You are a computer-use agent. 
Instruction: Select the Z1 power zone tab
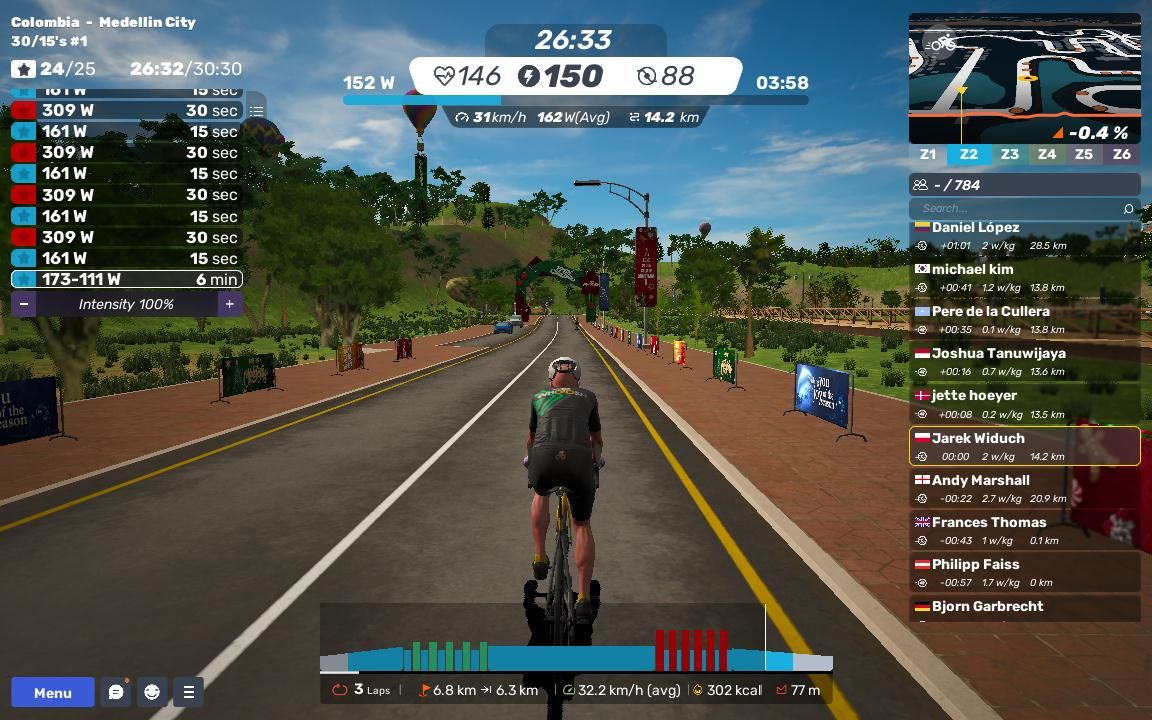tap(928, 154)
